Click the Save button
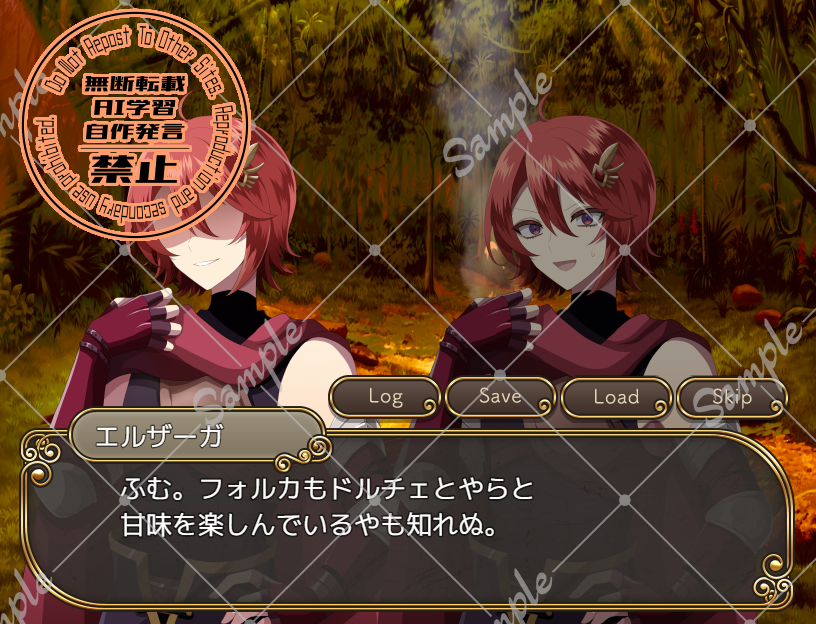This screenshot has width=816, height=624. (x=500, y=397)
